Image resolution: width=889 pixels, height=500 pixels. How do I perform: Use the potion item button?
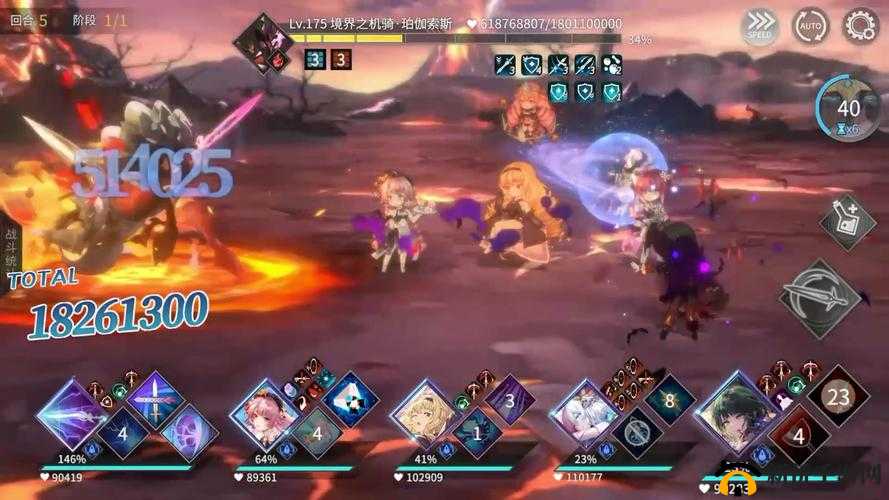coord(847,222)
